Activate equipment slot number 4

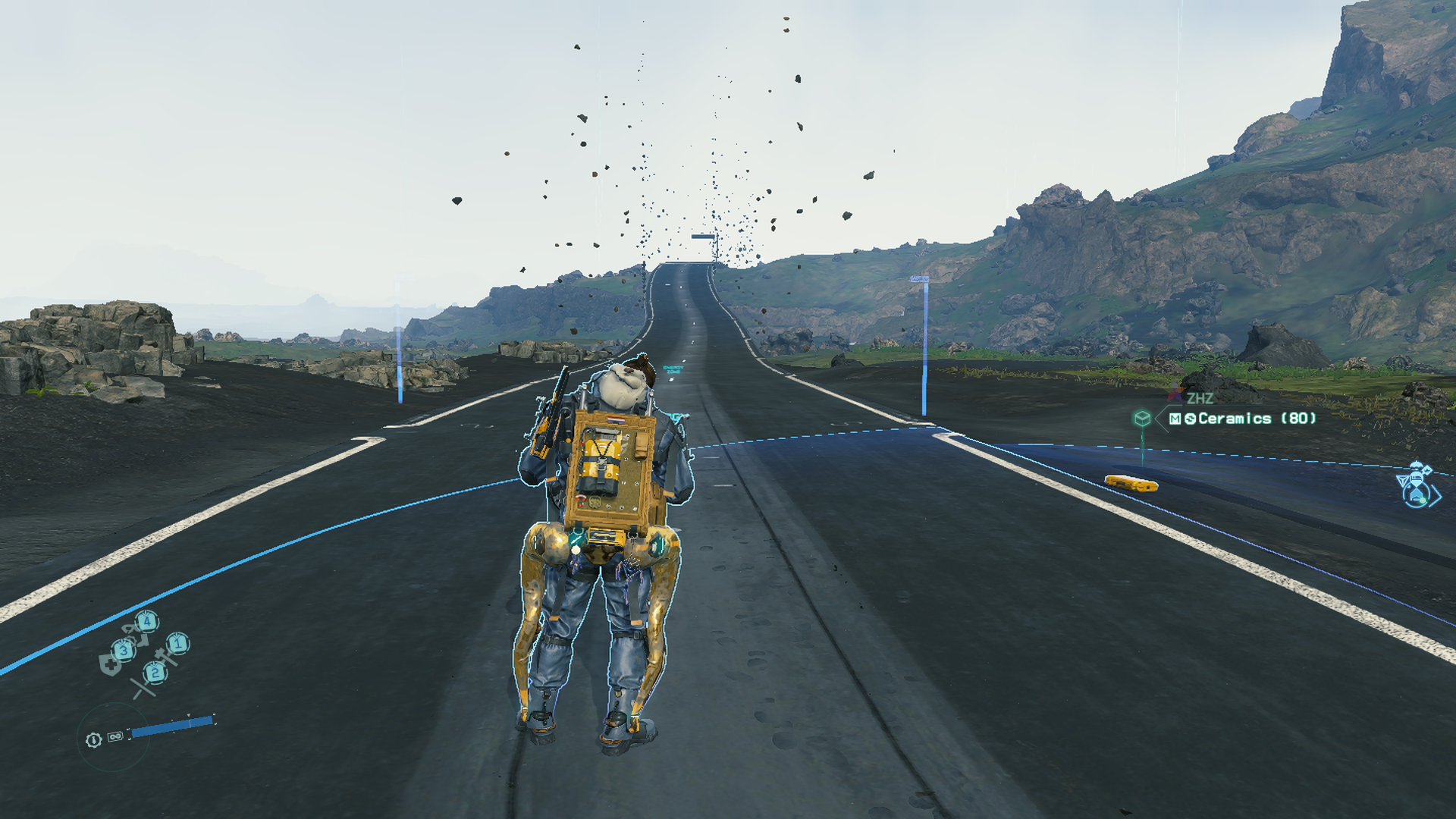pos(147,623)
